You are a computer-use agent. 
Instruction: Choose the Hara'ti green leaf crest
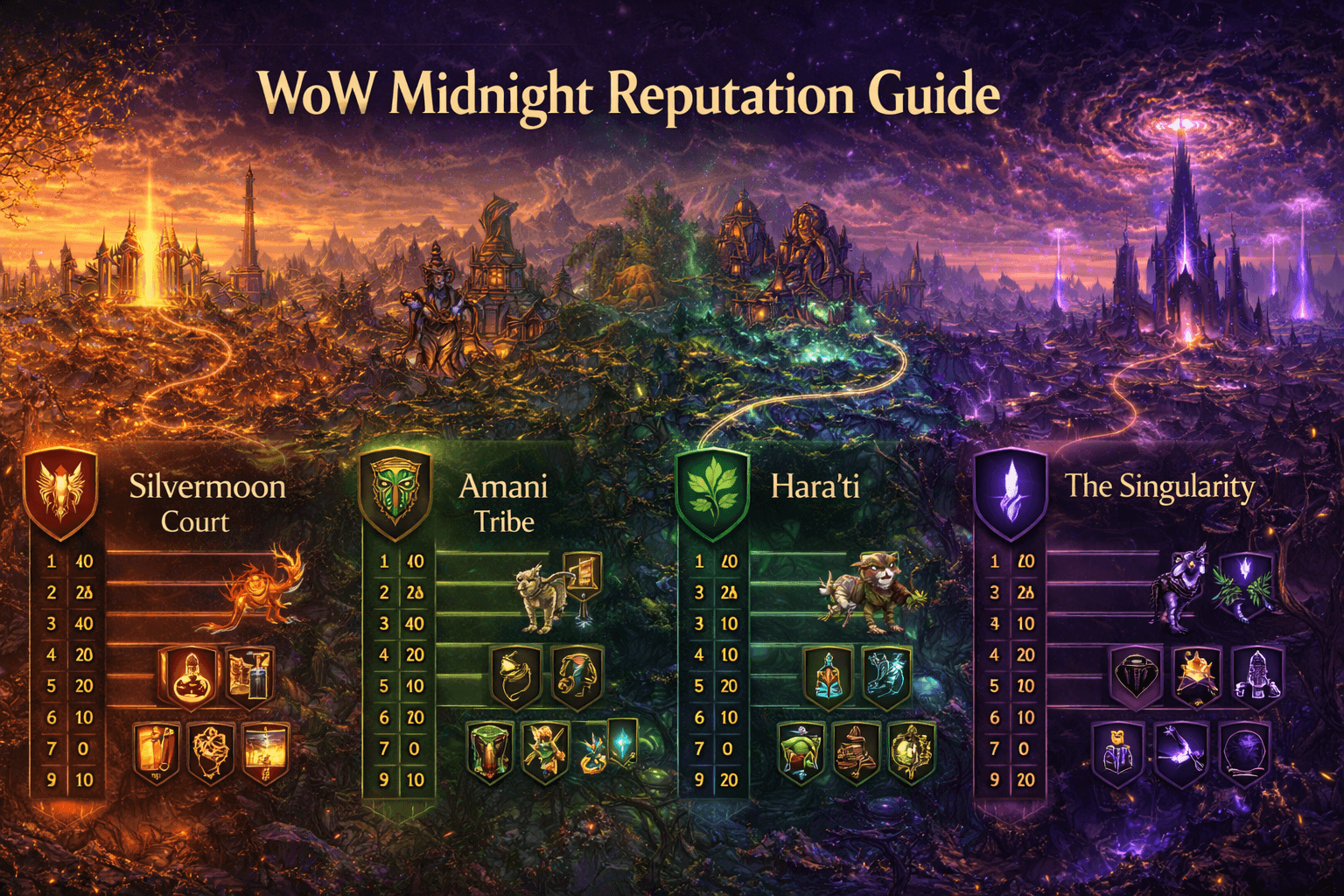712,493
